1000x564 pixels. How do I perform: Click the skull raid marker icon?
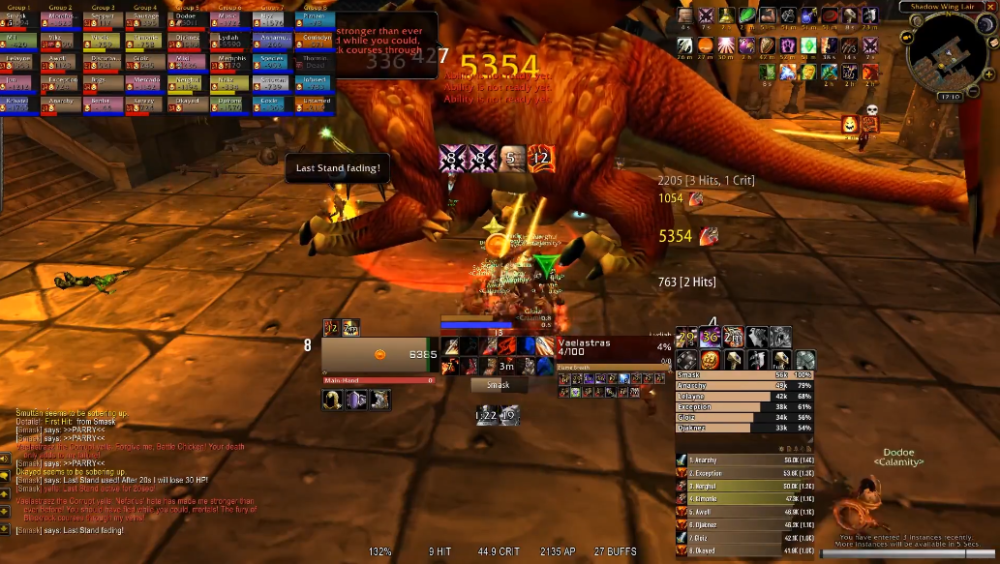pyautogui.click(x=871, y=111)
